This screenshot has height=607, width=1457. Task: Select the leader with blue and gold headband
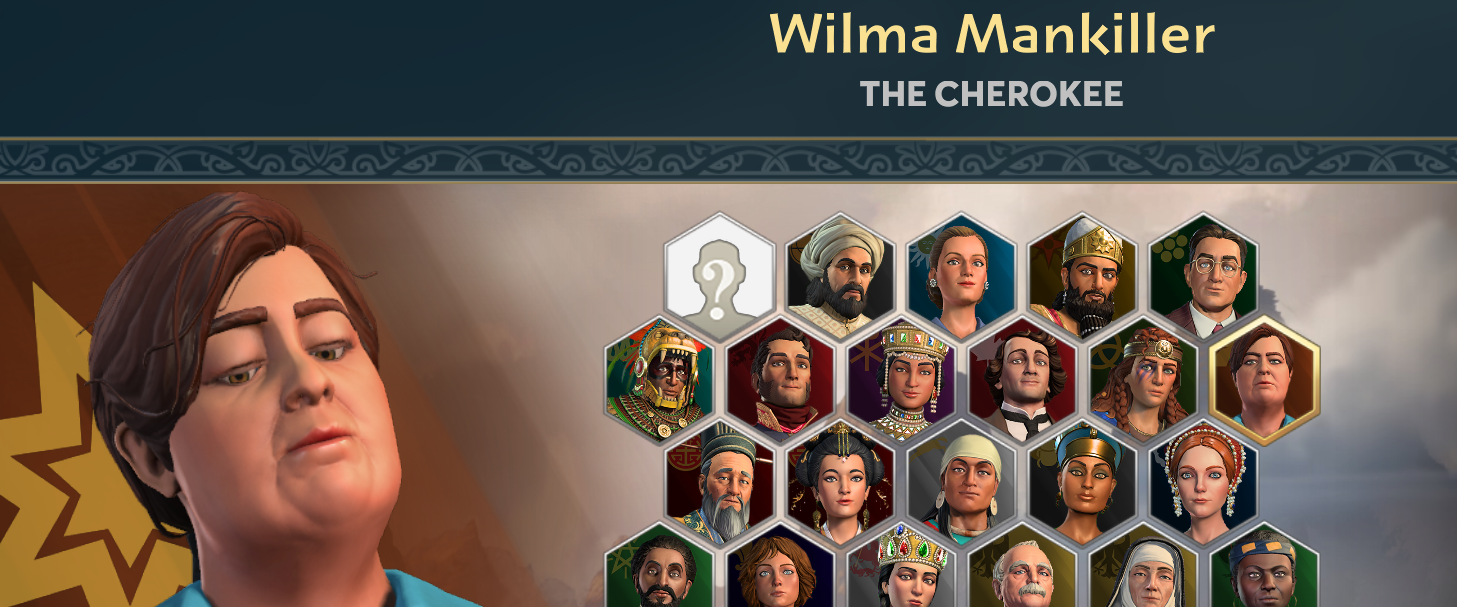(1264, 575)
